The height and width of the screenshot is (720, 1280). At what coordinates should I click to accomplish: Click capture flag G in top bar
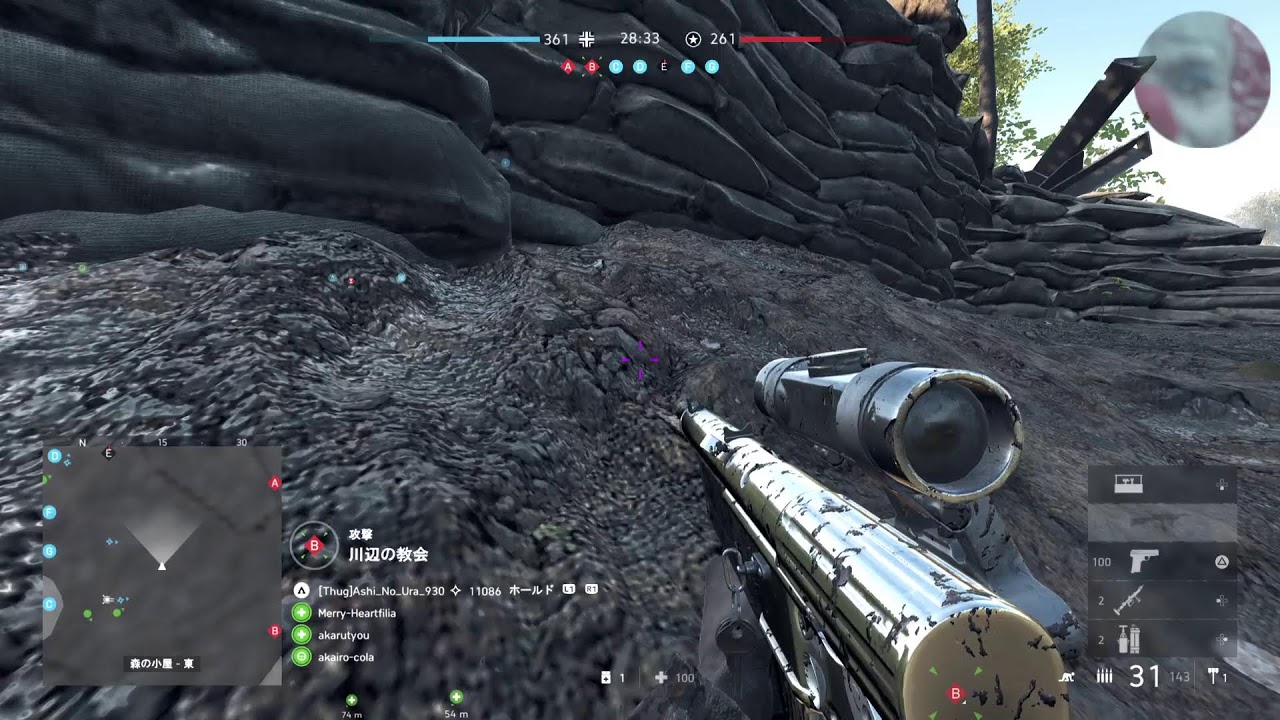coord(712,67)
